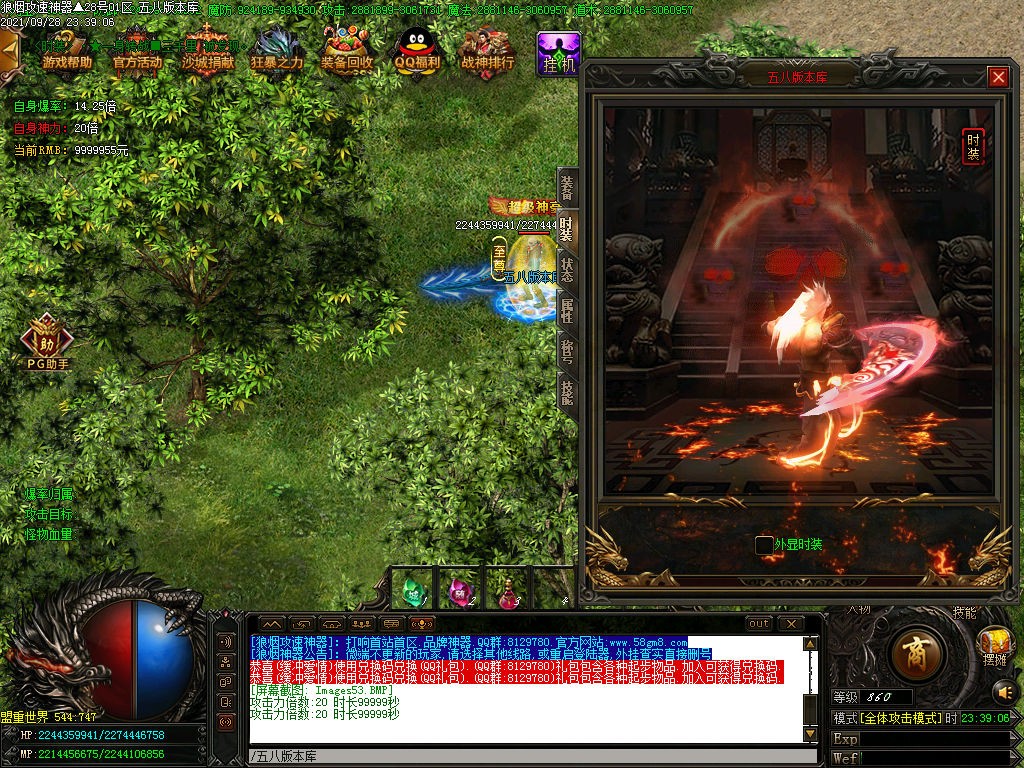Open the QQ福利 penguin icon
Screen dimensions: 1024x768
click(417, 50)
